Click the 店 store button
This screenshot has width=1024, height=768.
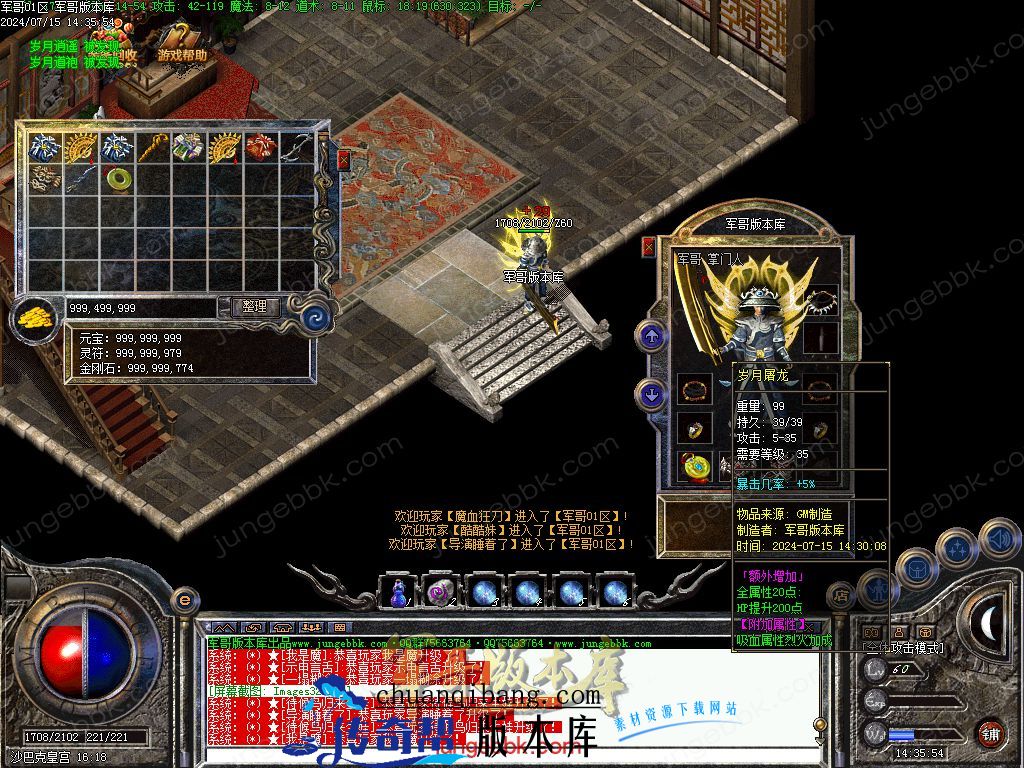[841, 595]
